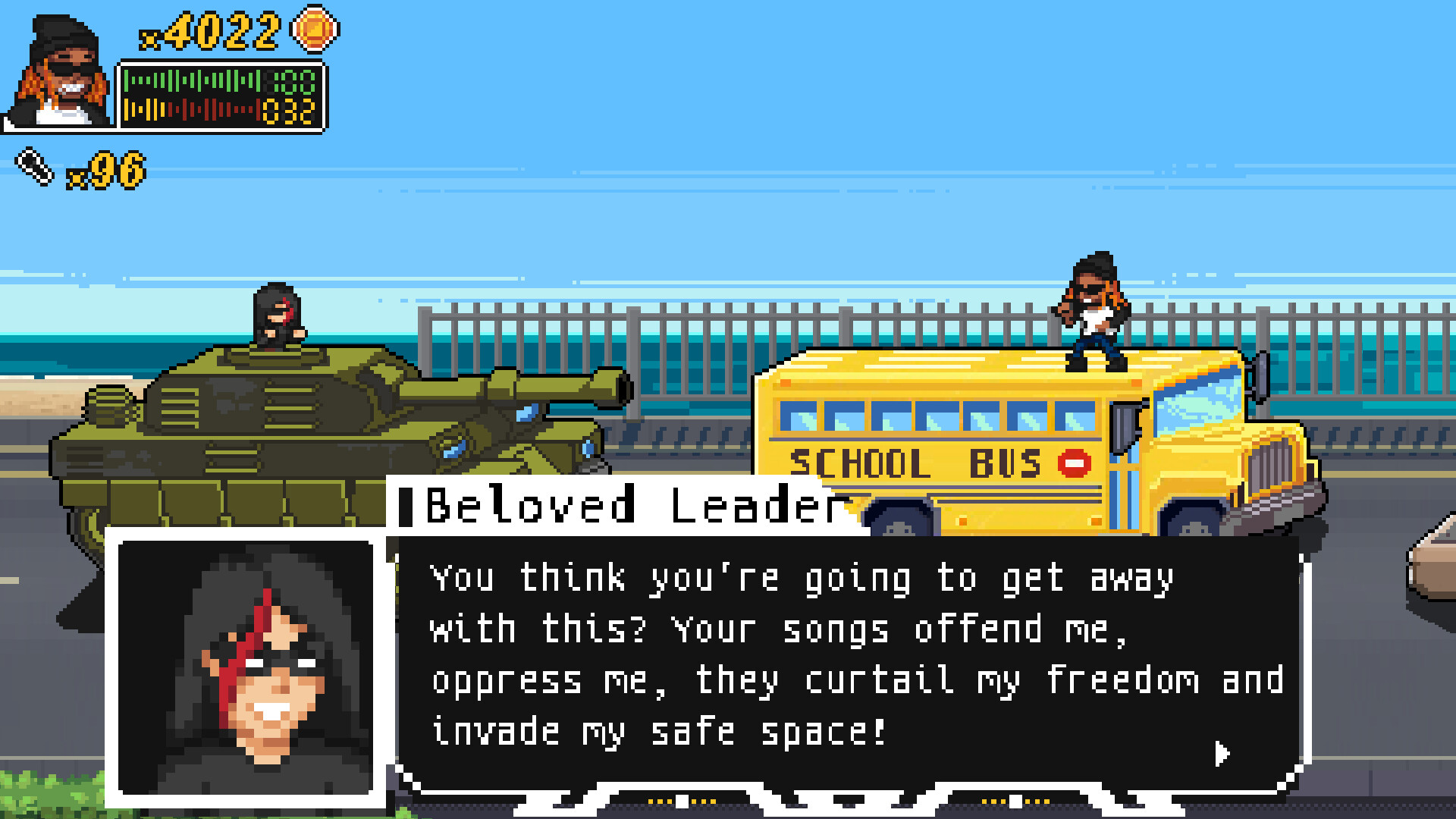
Task: Select the coin icon beside the counter
Action: pos(313,30)
